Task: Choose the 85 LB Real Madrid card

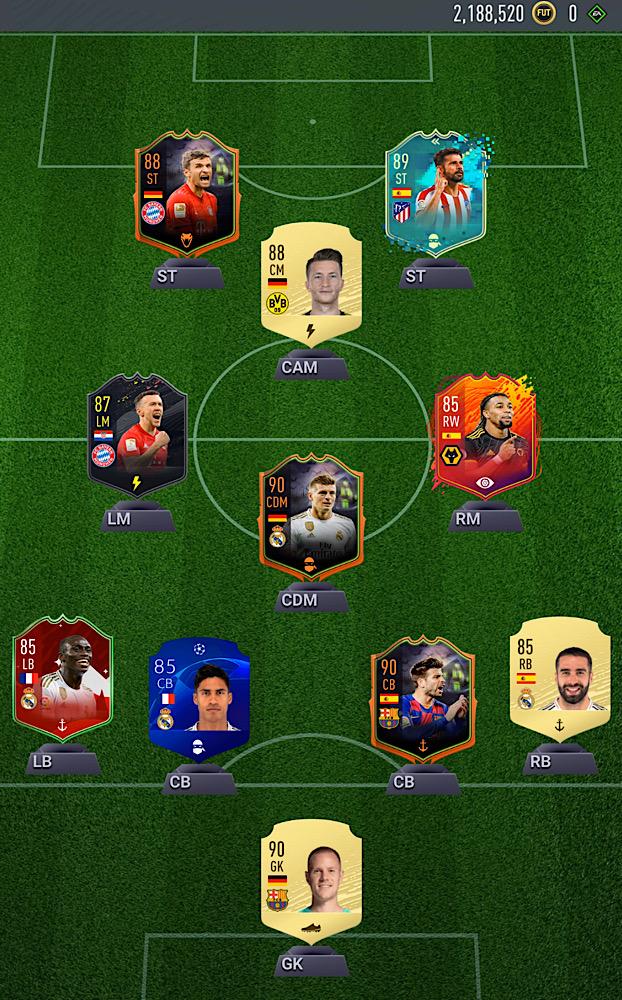Action: (62, 680)
